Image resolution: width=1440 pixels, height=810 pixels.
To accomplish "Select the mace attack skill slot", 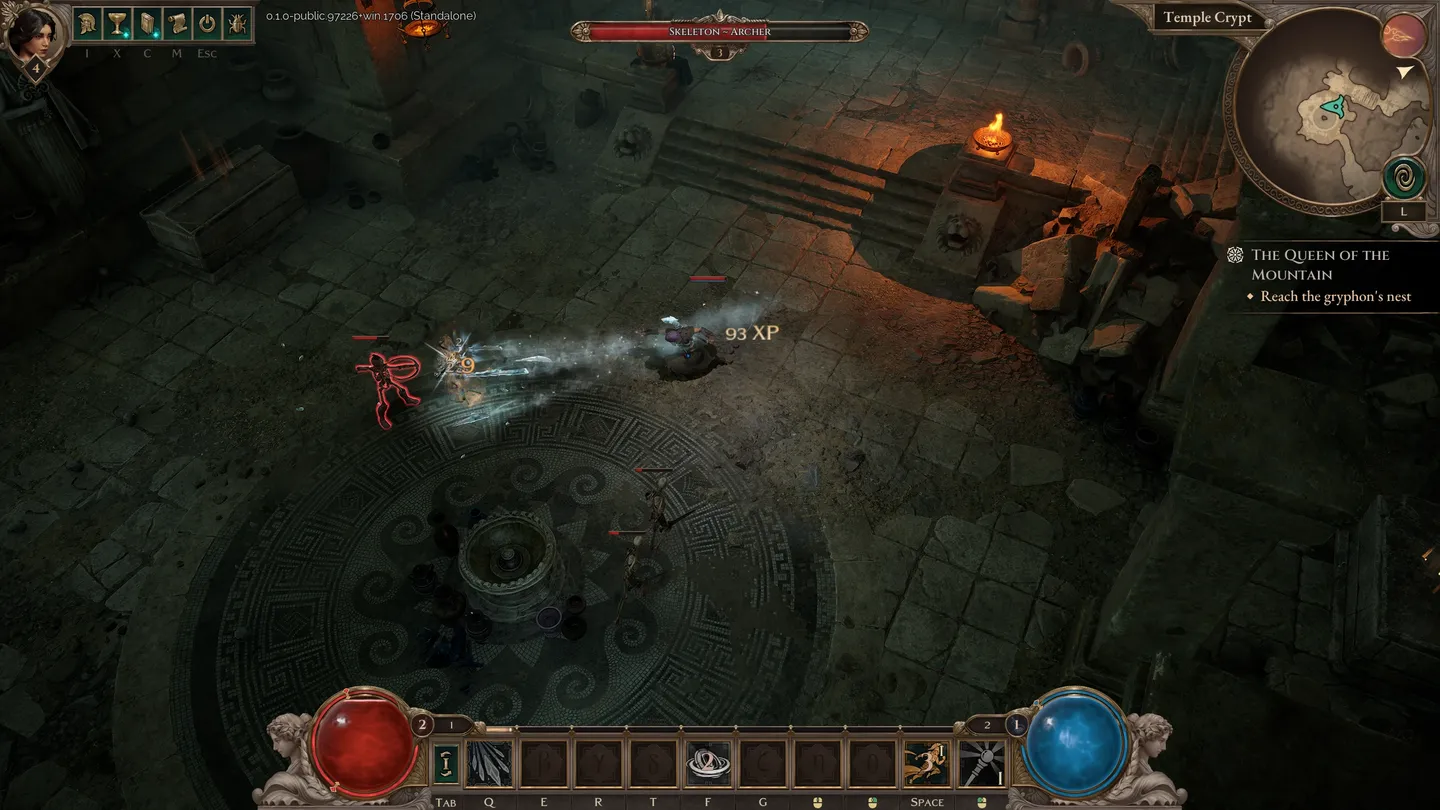I will (981, 764).
